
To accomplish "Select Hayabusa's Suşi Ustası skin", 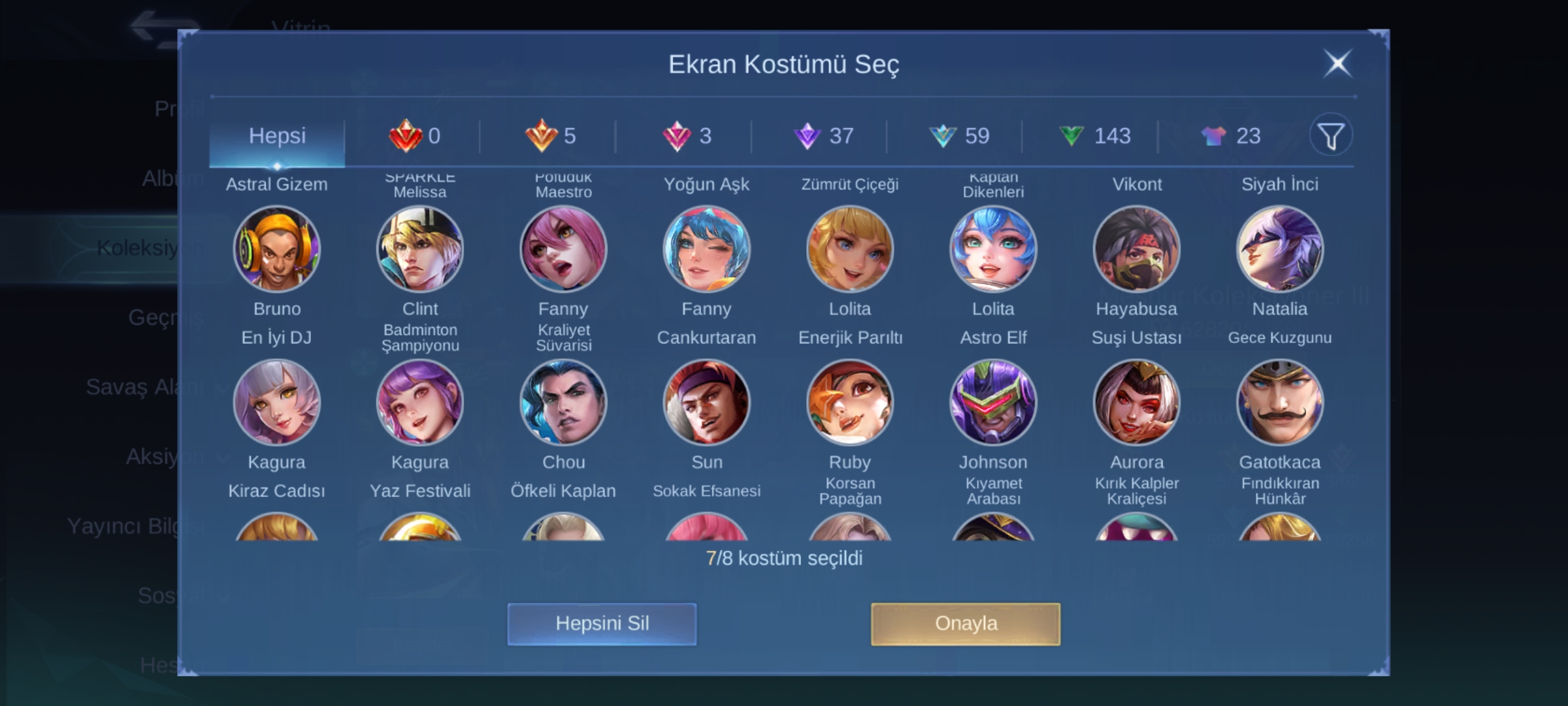I will 1136,249.
